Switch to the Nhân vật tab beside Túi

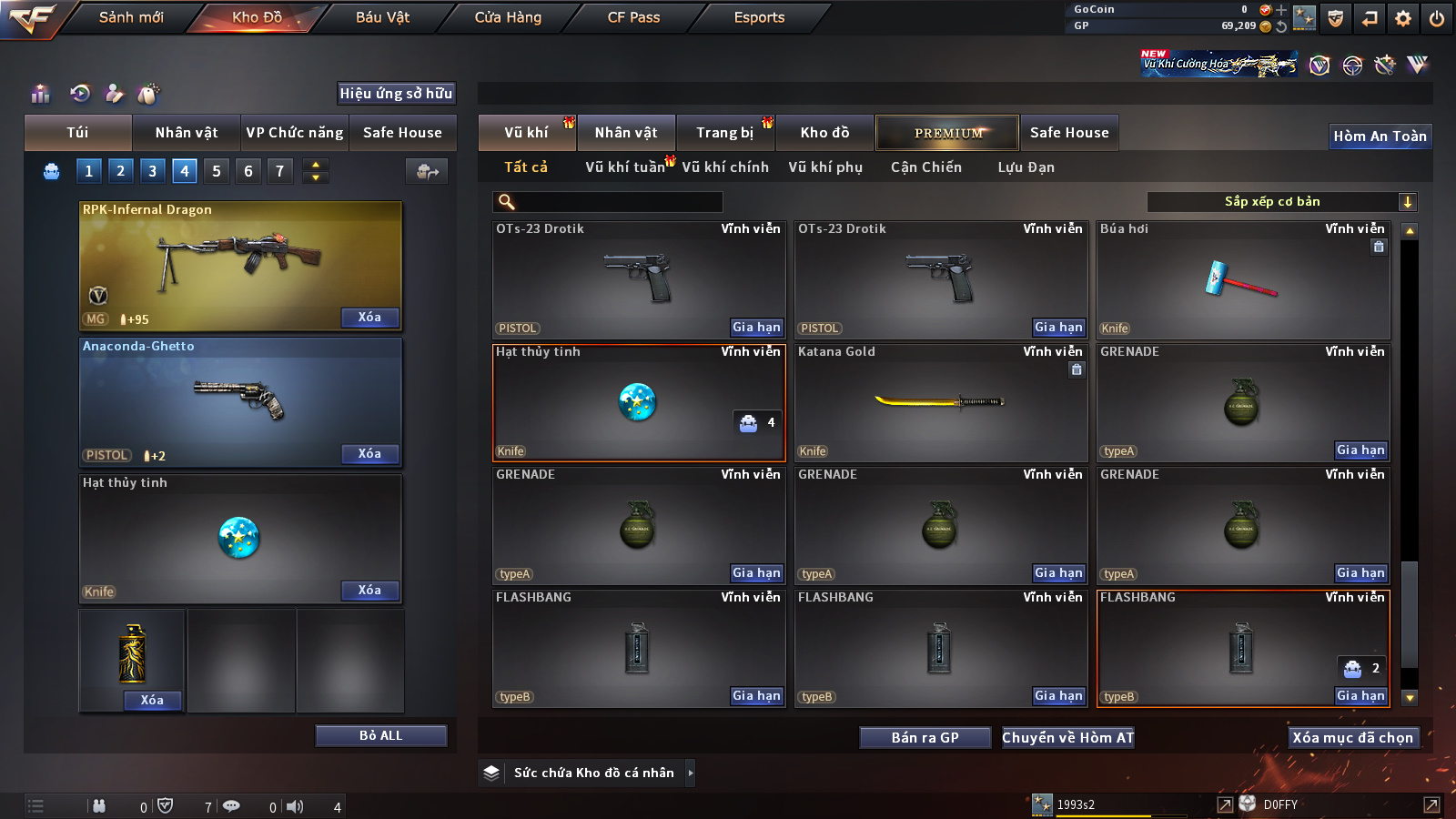(x=187, y=133)
